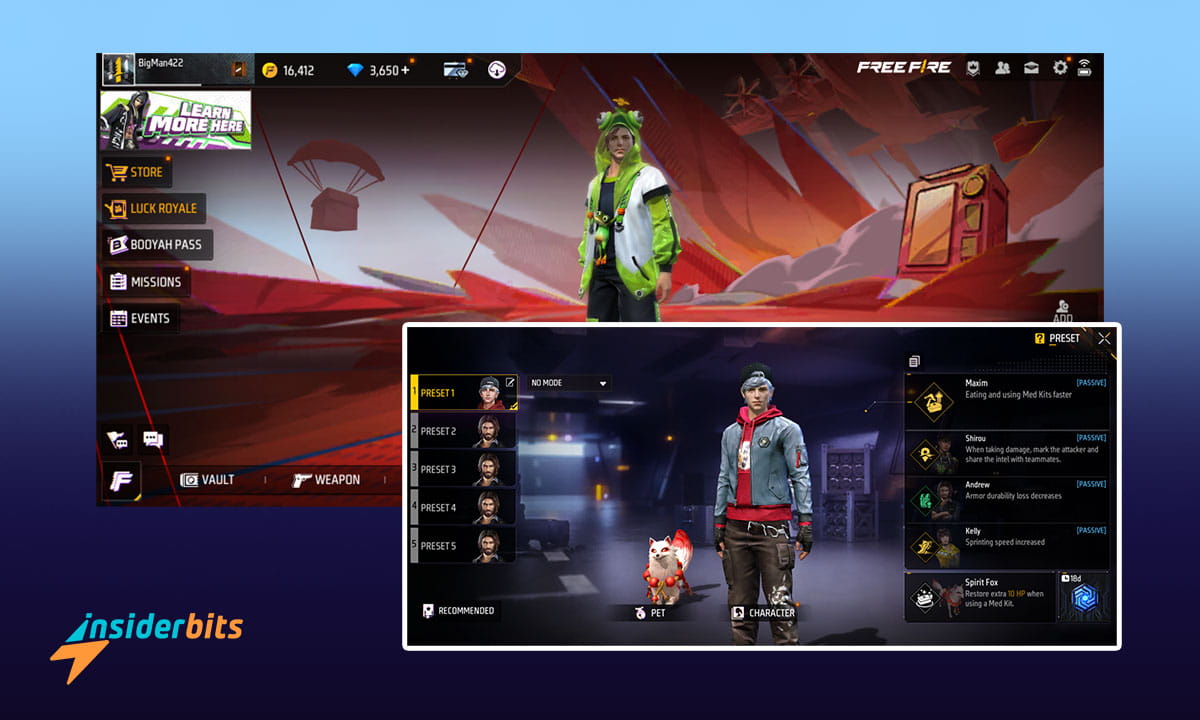Open the Weapon section

[x=326, y=480]
